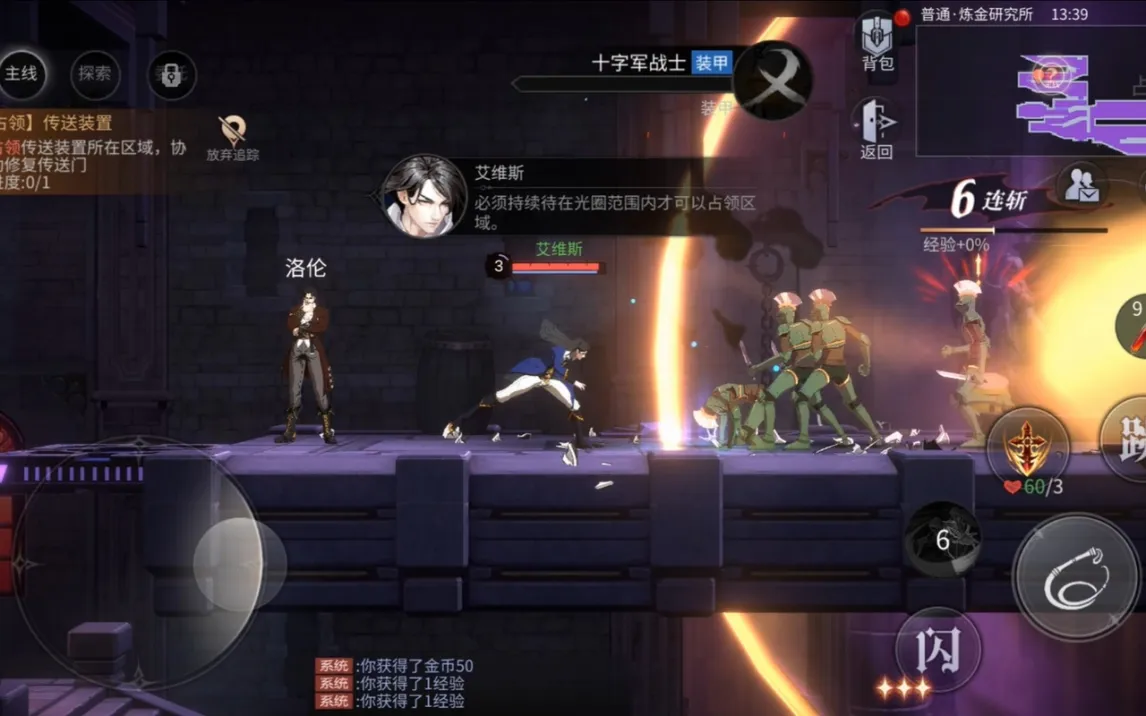
Task: Use the whip attack button
Action: point(1075,577)
